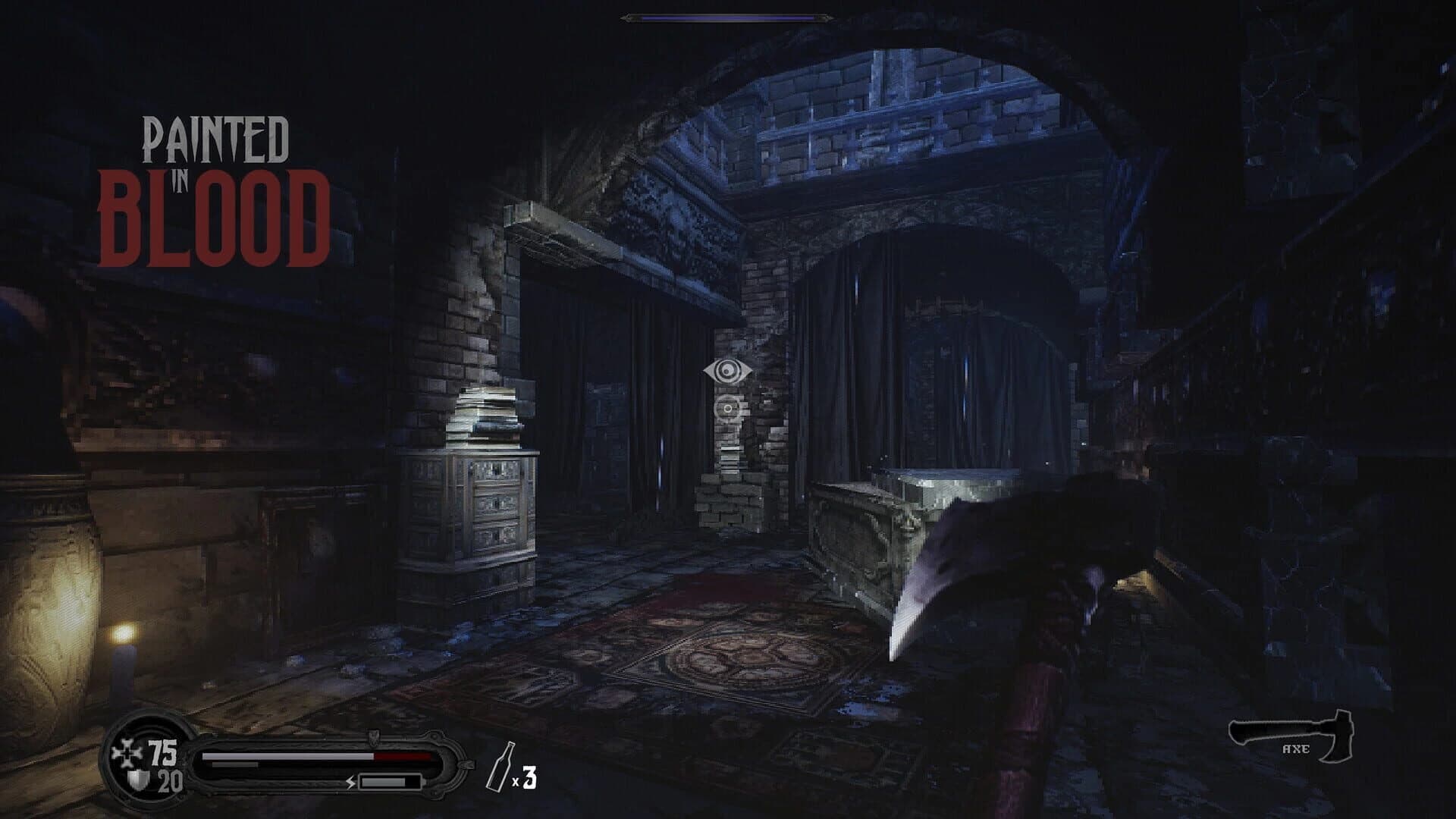Open the enemy health bar at the top center

click(x=728, y=17)
